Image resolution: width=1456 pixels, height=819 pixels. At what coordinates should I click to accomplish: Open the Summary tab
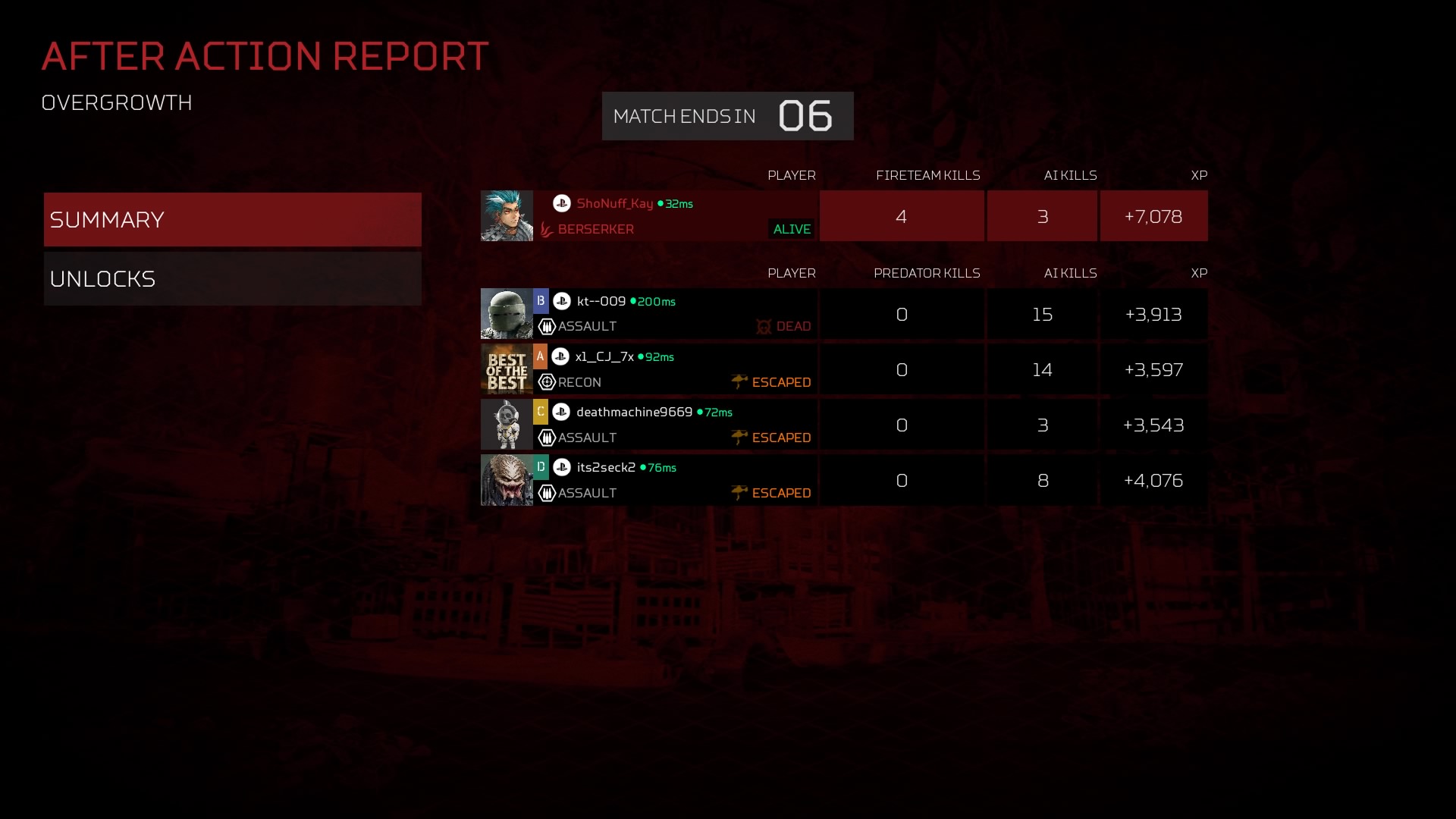pyautogui.click(x=232, y=220)
